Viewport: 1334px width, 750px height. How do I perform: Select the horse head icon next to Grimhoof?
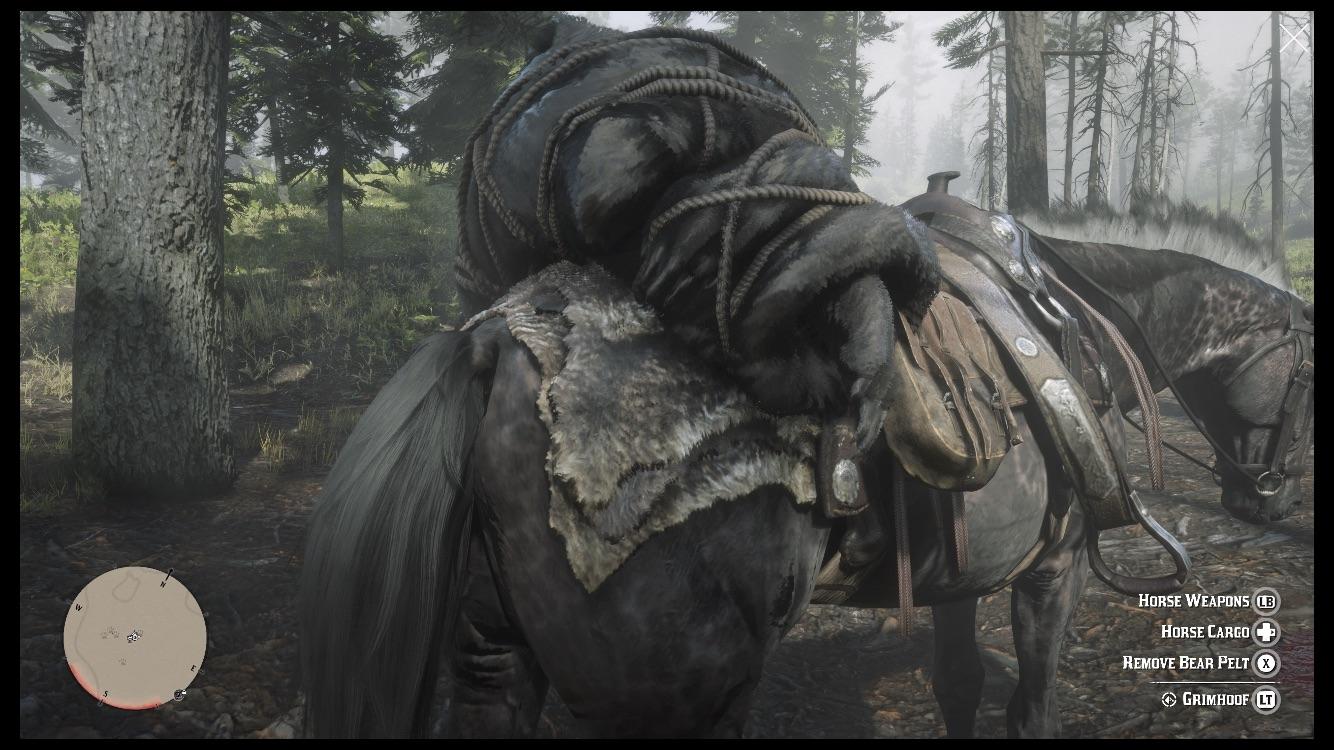[1169, 699]
